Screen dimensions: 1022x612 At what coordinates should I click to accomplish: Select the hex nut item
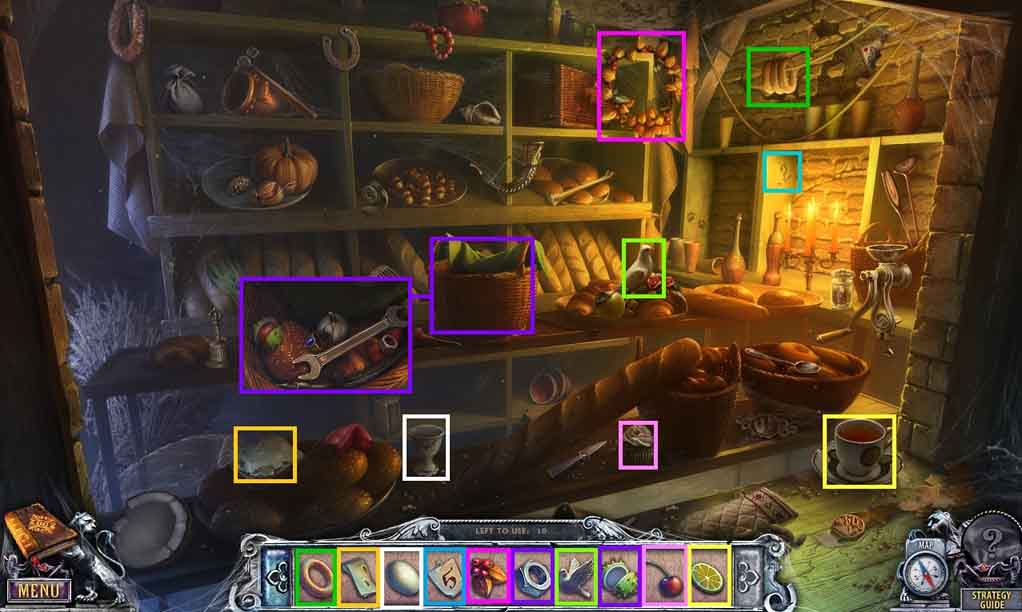pyautogui.click(x=530, y=576)
